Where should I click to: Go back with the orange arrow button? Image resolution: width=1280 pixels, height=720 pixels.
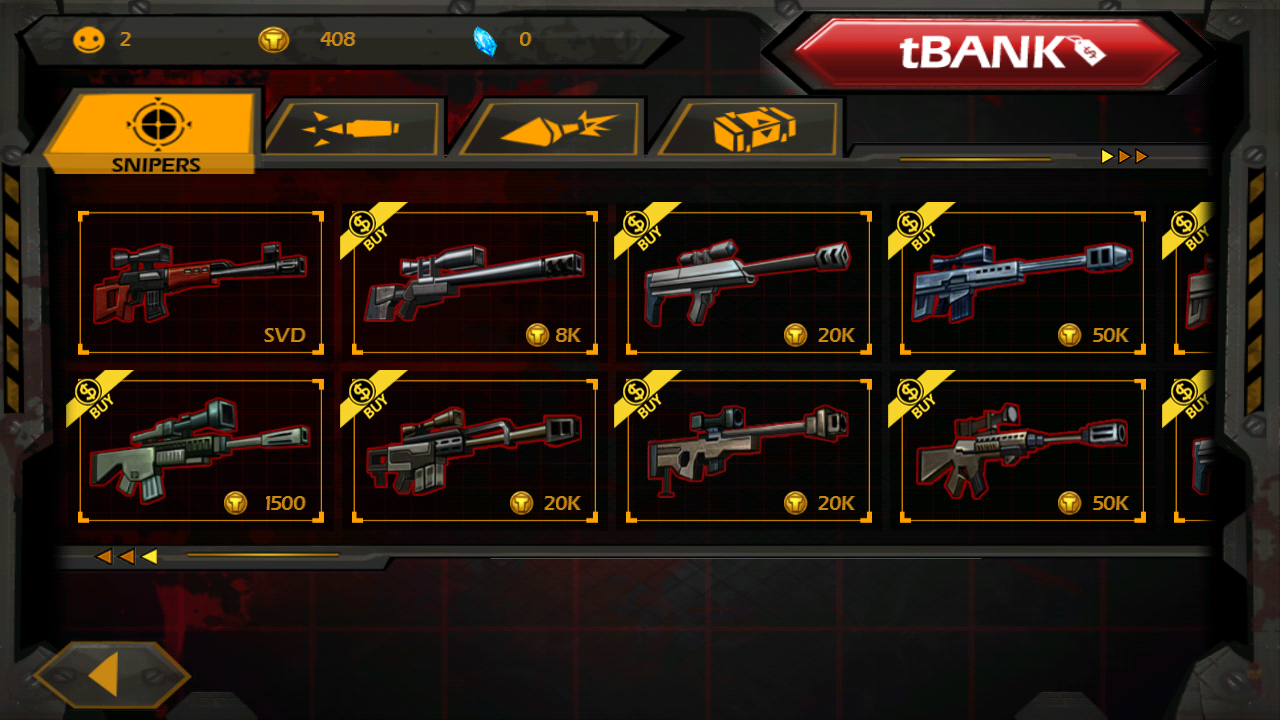(x=110, y=676)
